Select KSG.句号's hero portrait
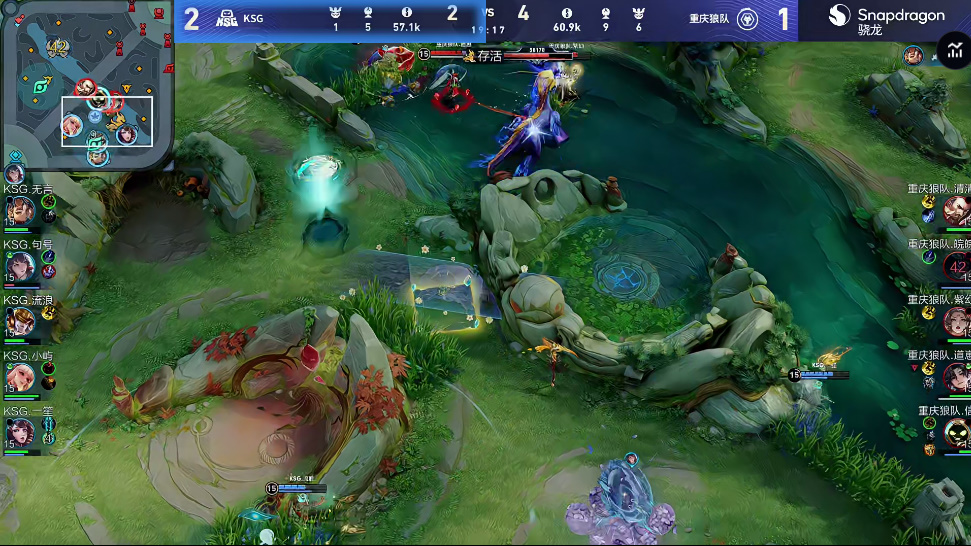This screenshot has height=546, width=971. (21, 266)
